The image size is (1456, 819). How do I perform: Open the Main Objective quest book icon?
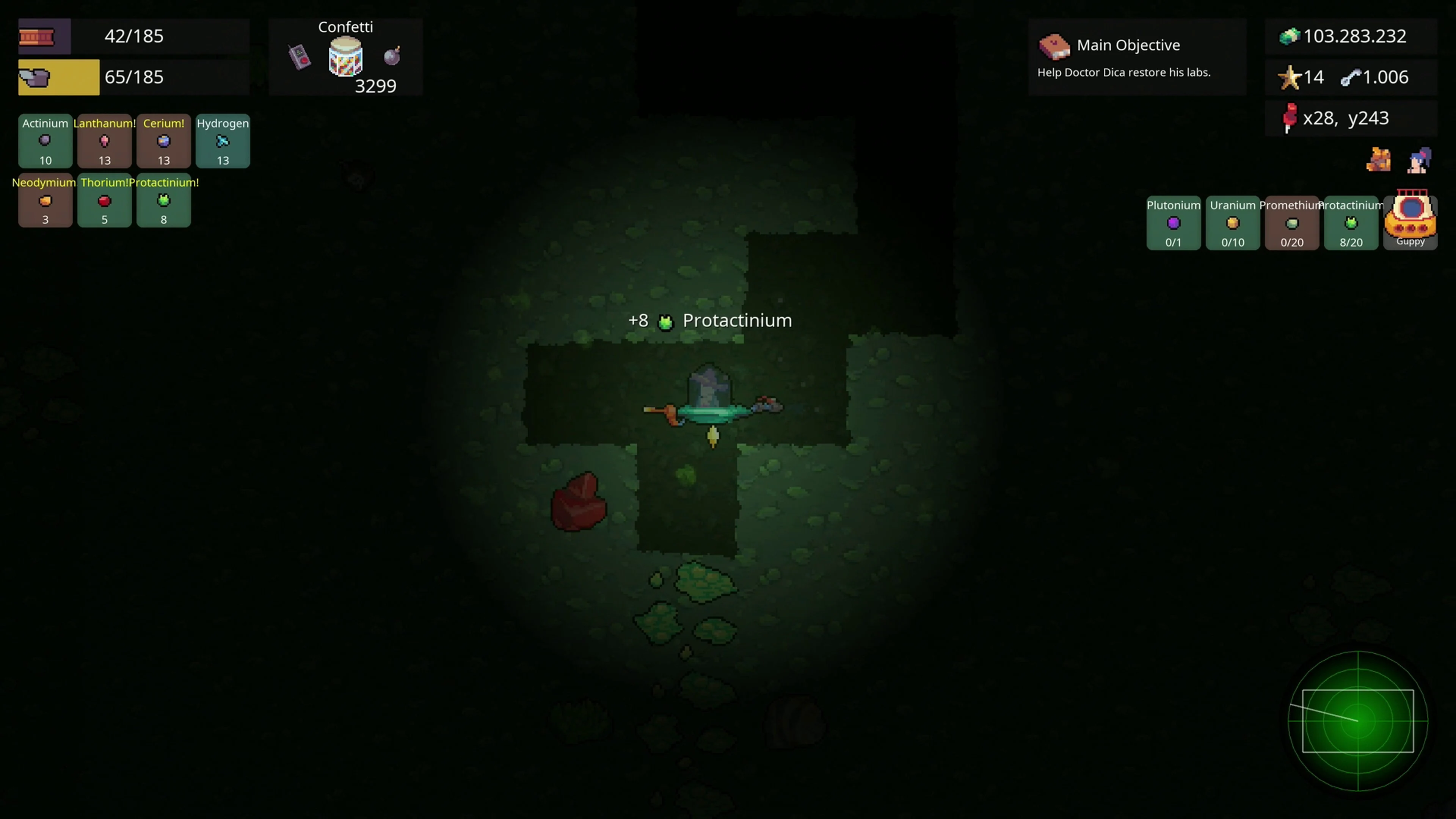(x=1055, y=47)
